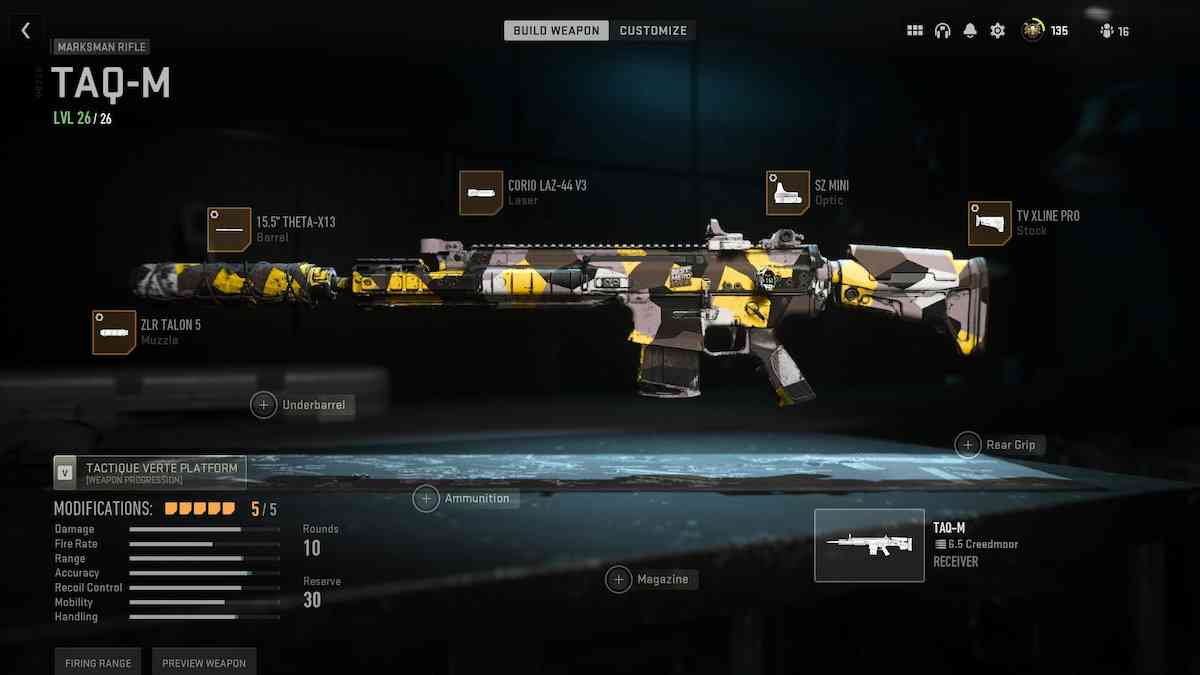The height and width of the screenshot is (675, 1200).
Task: Choose the Corio LAZ-44 V3 laser slot
Action: (481, 192)
